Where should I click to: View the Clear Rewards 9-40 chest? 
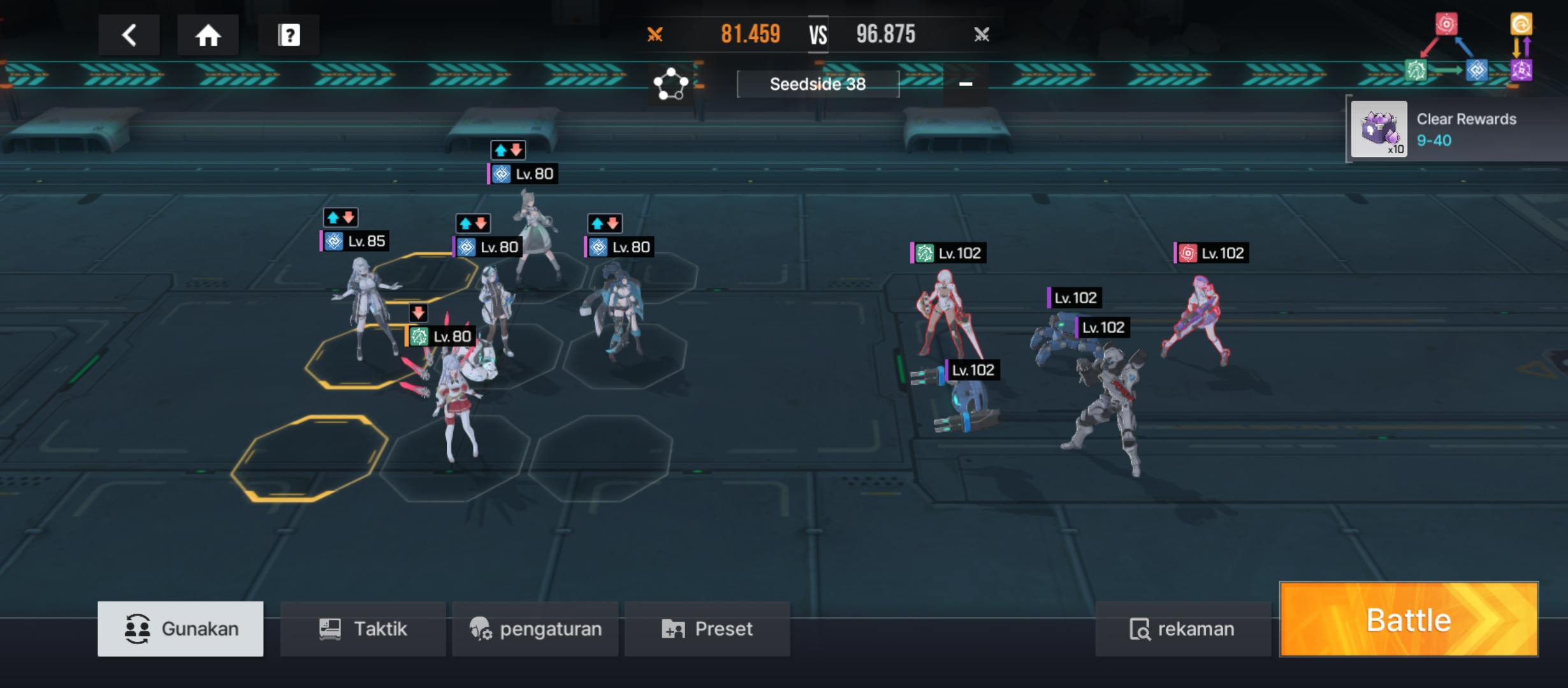(1379, 130)
